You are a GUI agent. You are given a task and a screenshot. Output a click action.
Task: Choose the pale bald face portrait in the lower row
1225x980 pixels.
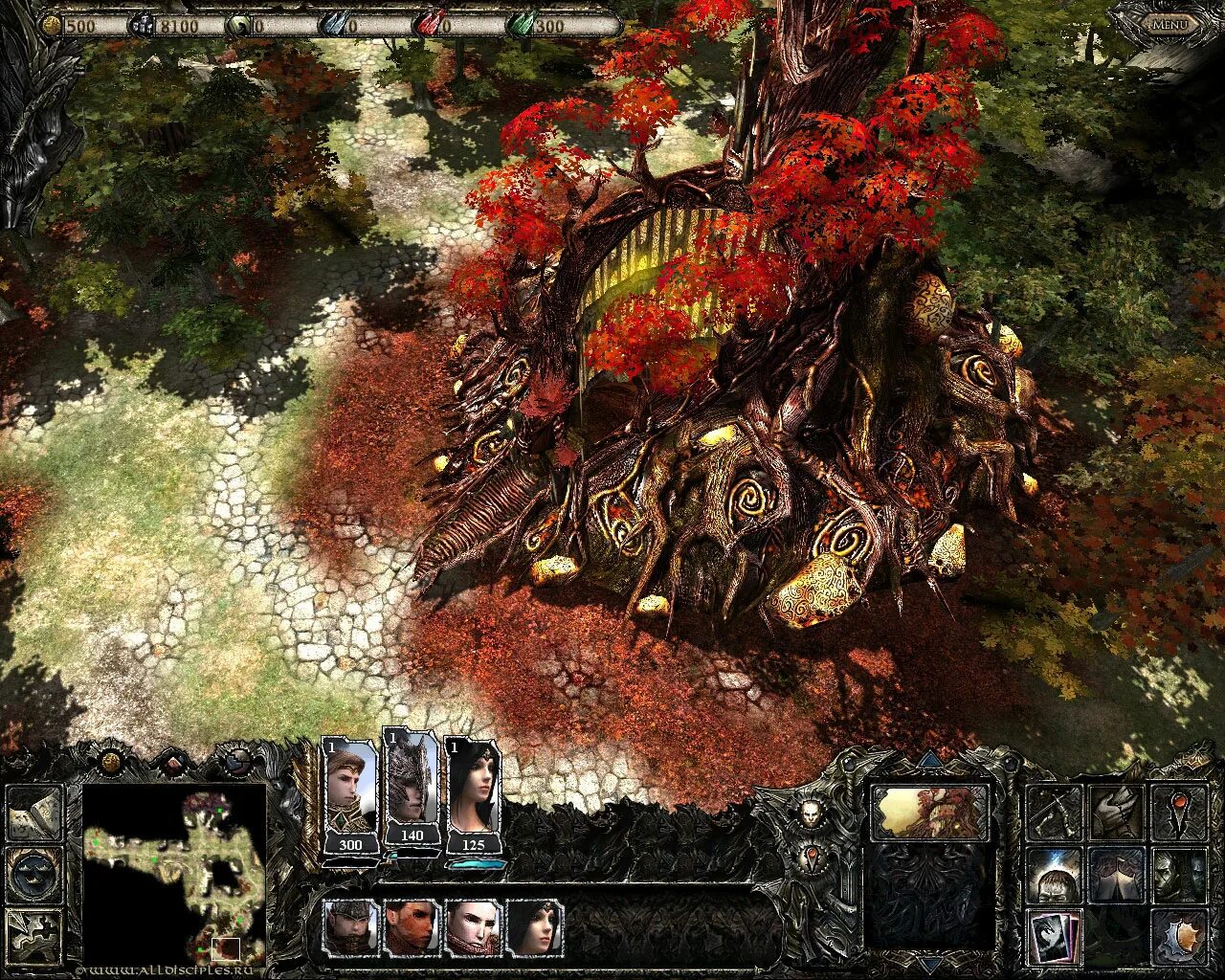[473, 926]
